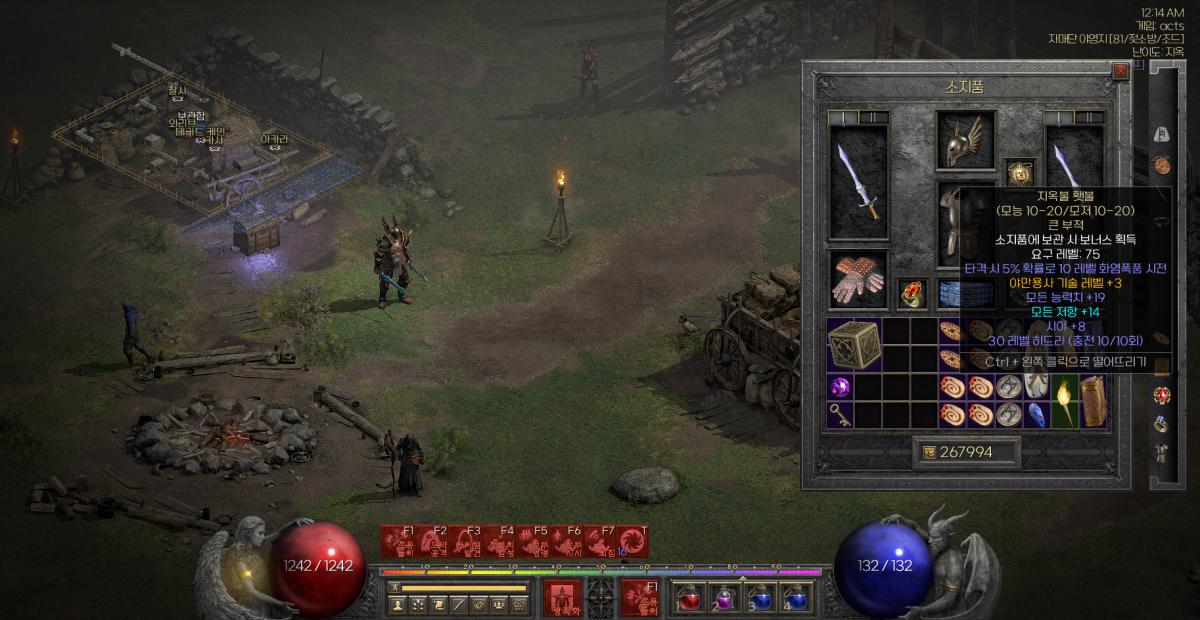
Task: Select the Horadric Cube in inventory
Action: 853,342
